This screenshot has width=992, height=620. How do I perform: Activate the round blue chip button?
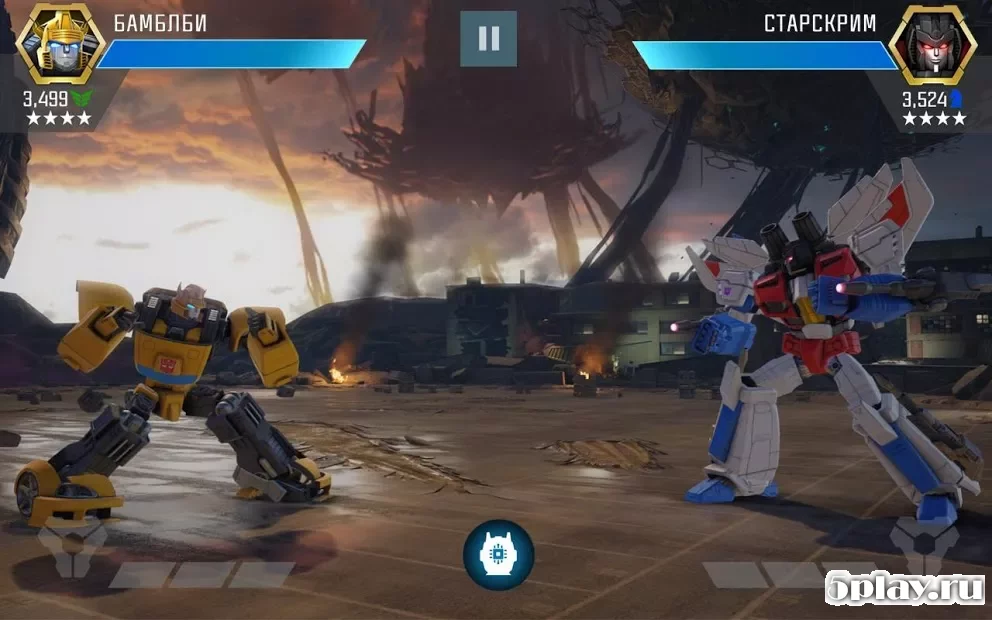pos(498,555)
